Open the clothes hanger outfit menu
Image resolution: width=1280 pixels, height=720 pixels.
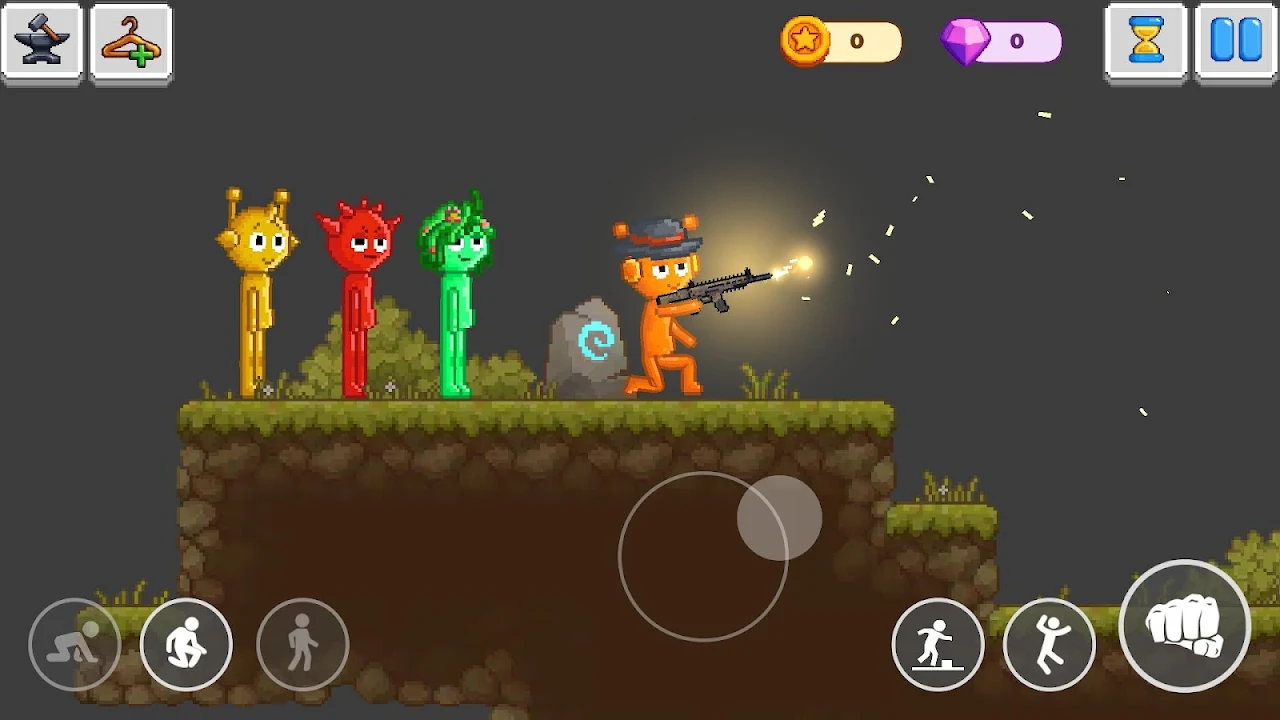(131, 43)
